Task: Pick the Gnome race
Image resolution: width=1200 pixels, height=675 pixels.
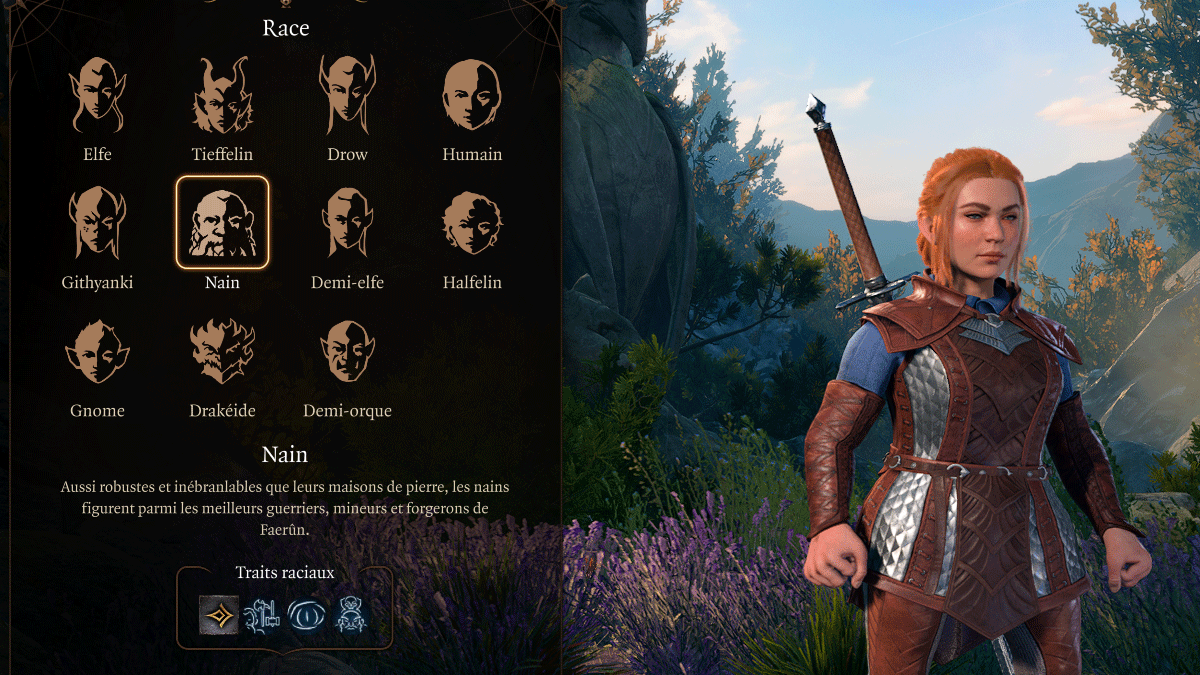Action: click(97, 351)
